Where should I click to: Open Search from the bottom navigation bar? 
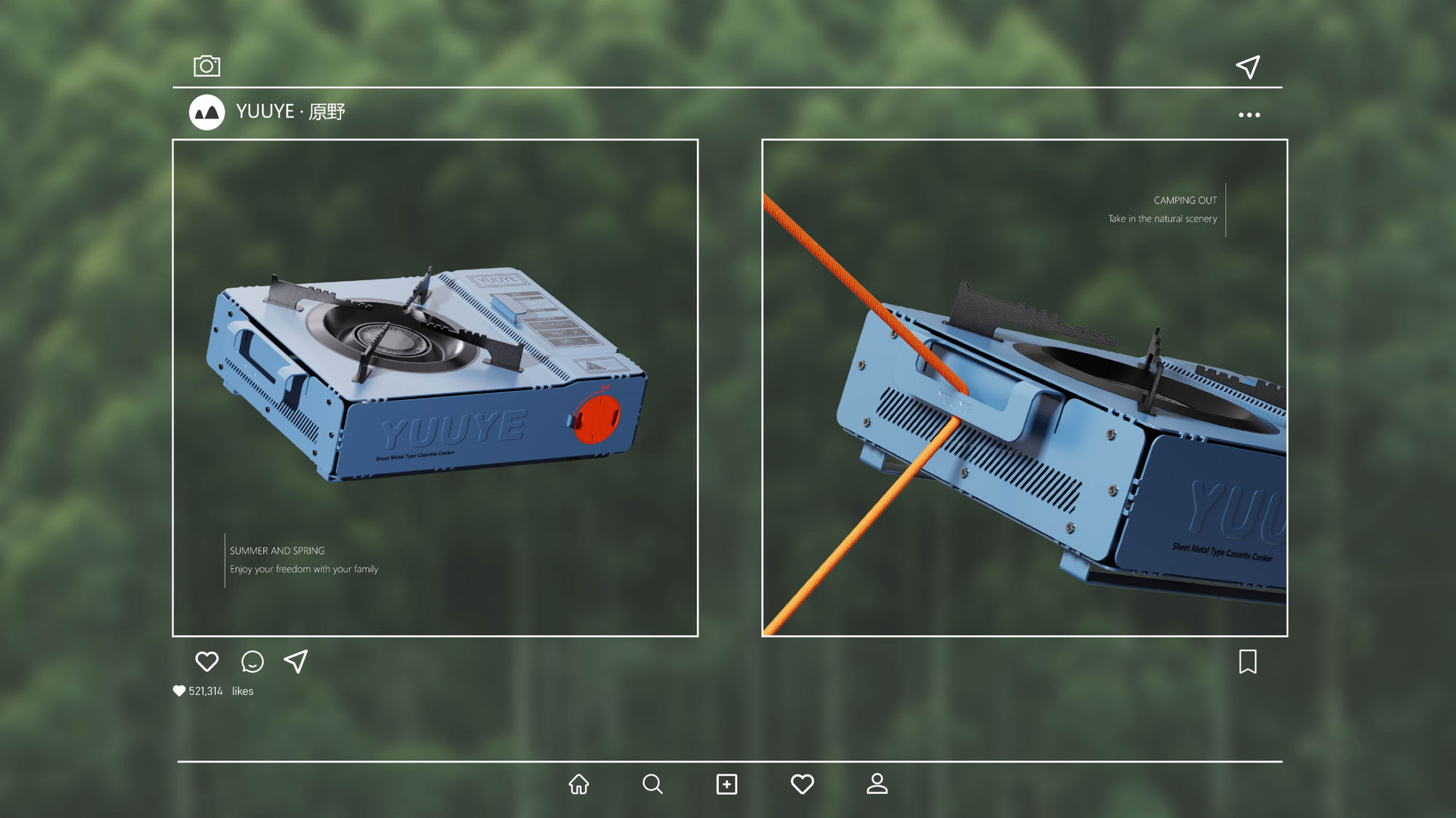click(653, 784)
